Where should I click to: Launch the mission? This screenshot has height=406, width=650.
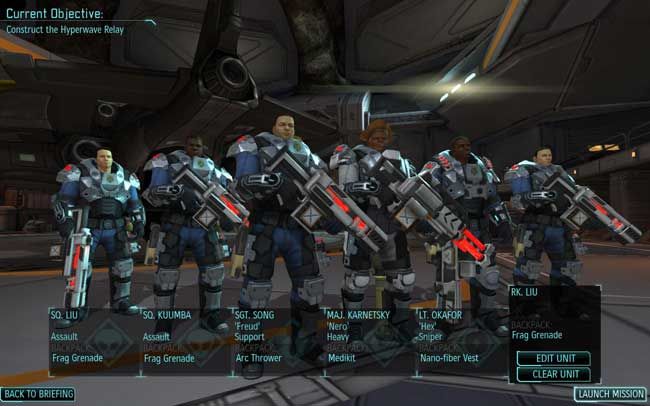point(611,394)
